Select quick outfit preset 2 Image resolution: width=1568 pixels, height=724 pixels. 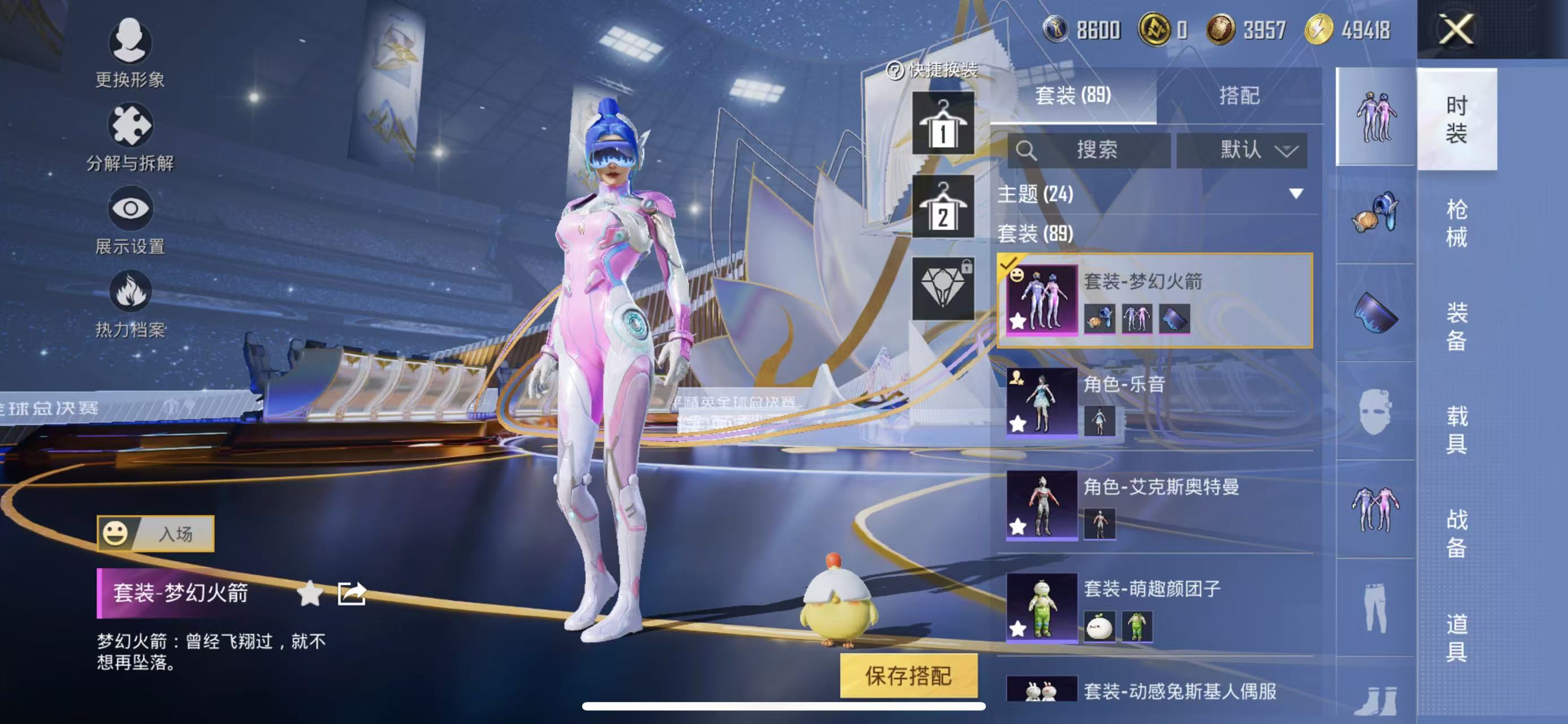click(942, 206)
